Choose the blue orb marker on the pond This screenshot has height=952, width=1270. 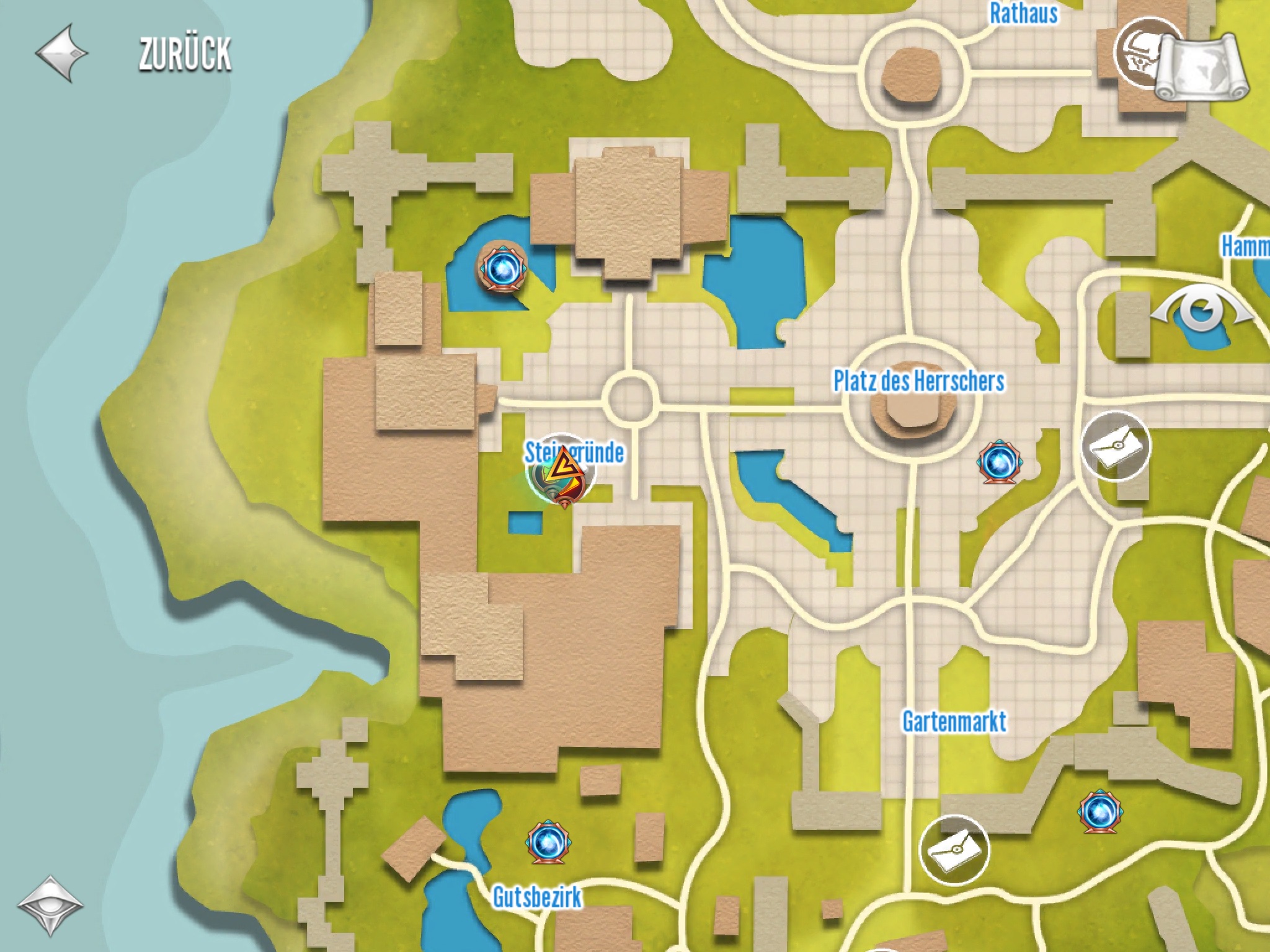(x=501, y=269)
